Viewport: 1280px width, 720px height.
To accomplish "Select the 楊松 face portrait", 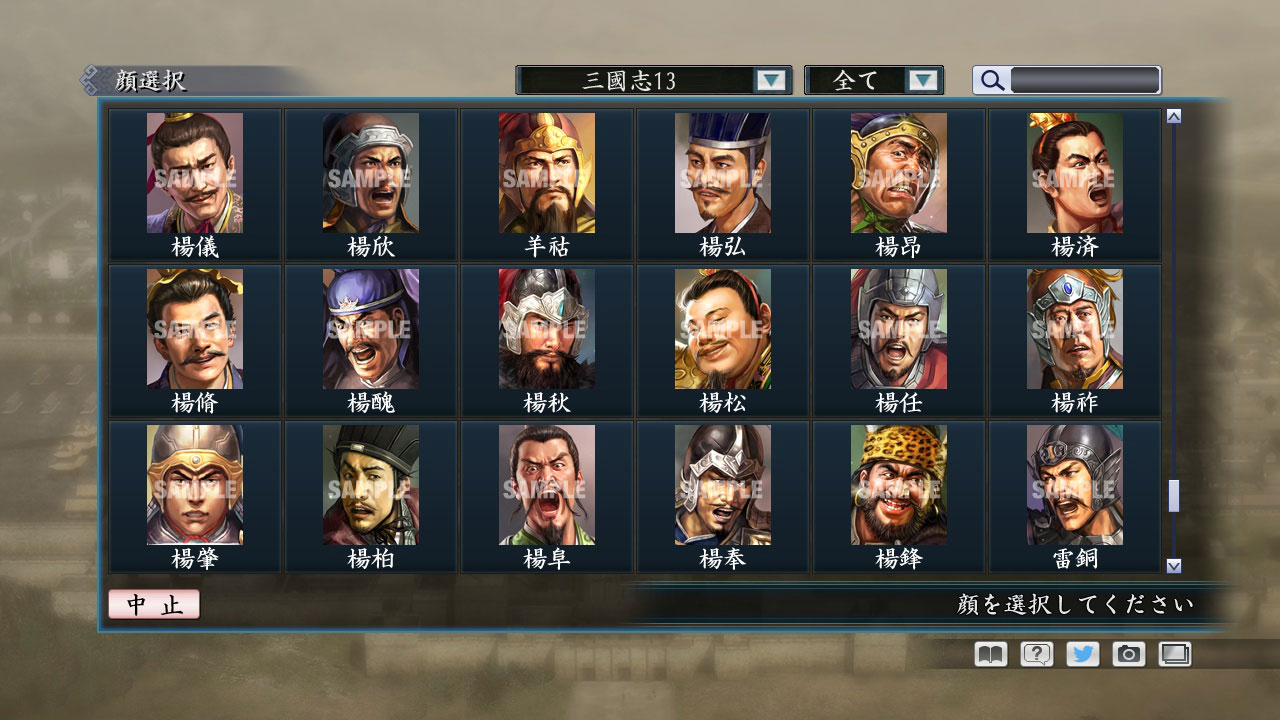I will (x=720, y=330).
